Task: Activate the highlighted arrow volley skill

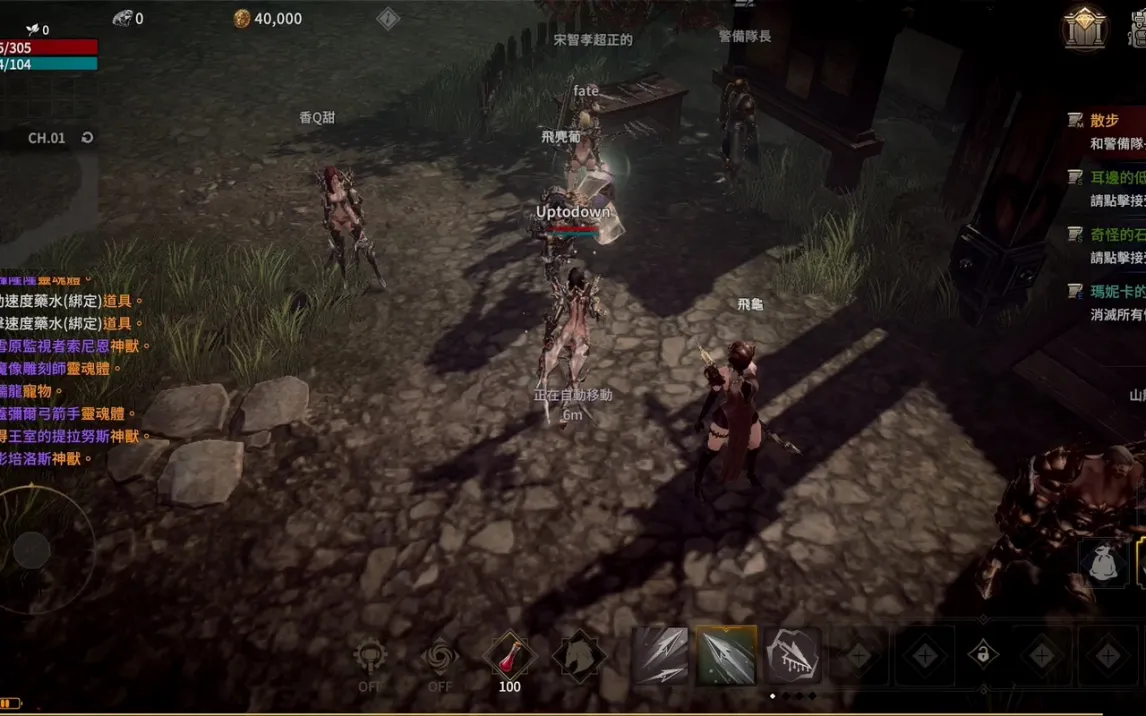Action: (x=726, y=656)
